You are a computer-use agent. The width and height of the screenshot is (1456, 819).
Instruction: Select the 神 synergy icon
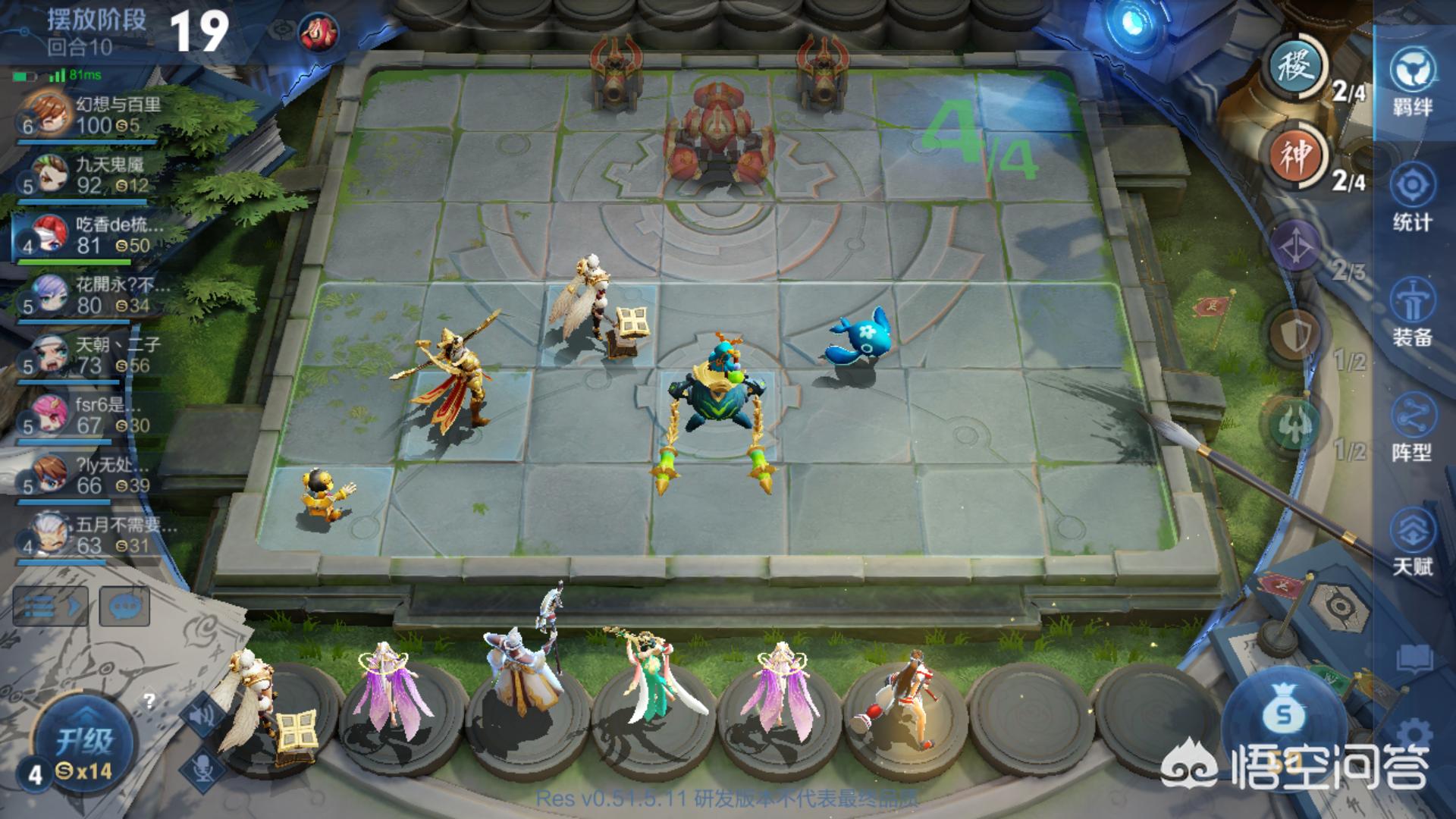tap(1298, 155)
